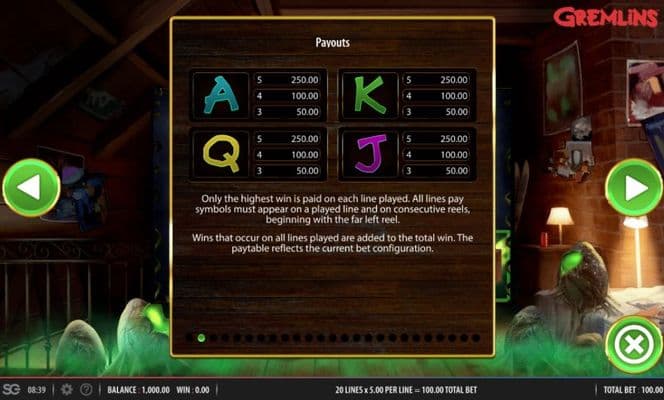
Task: Advance to the next paytable page
Action: coord(634,188)
